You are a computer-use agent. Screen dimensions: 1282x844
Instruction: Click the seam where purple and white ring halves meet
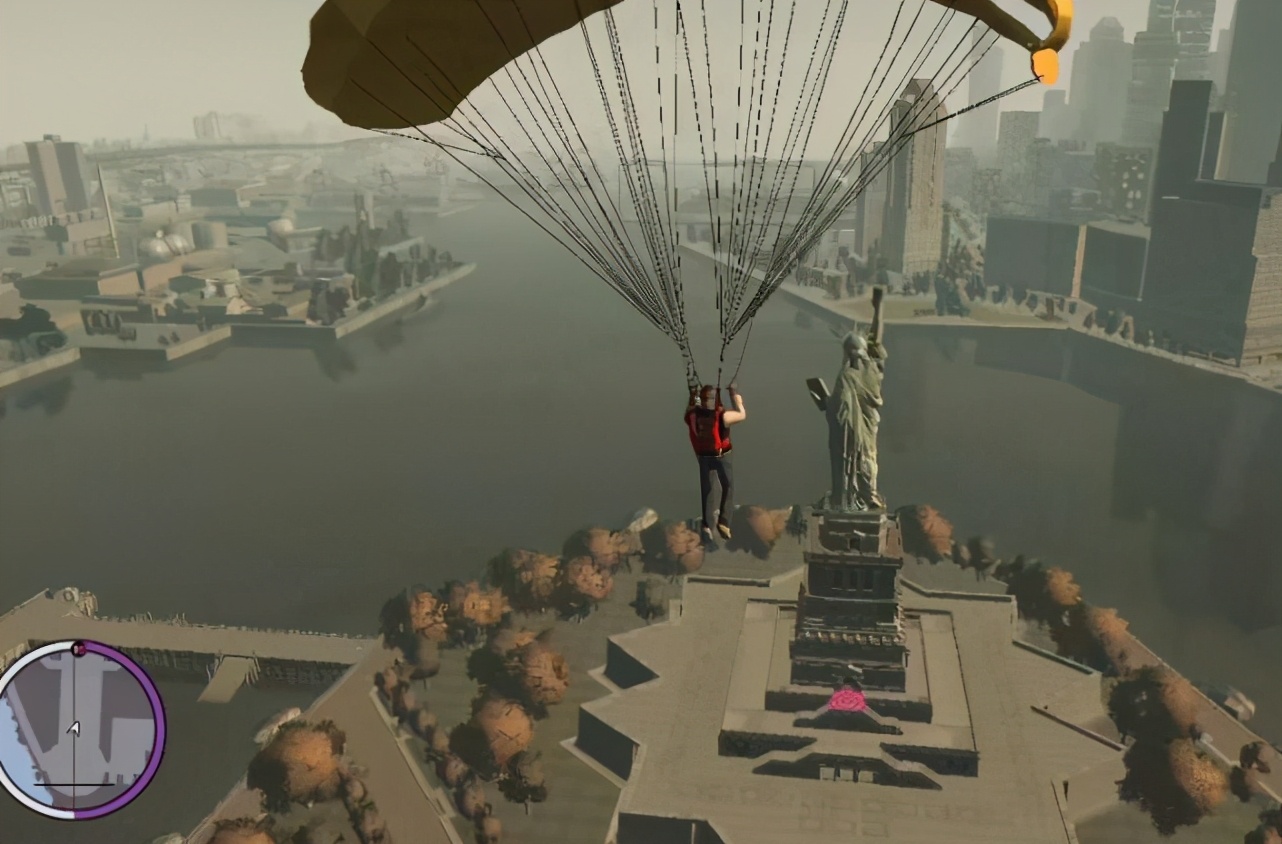click(x=74, y=812)
